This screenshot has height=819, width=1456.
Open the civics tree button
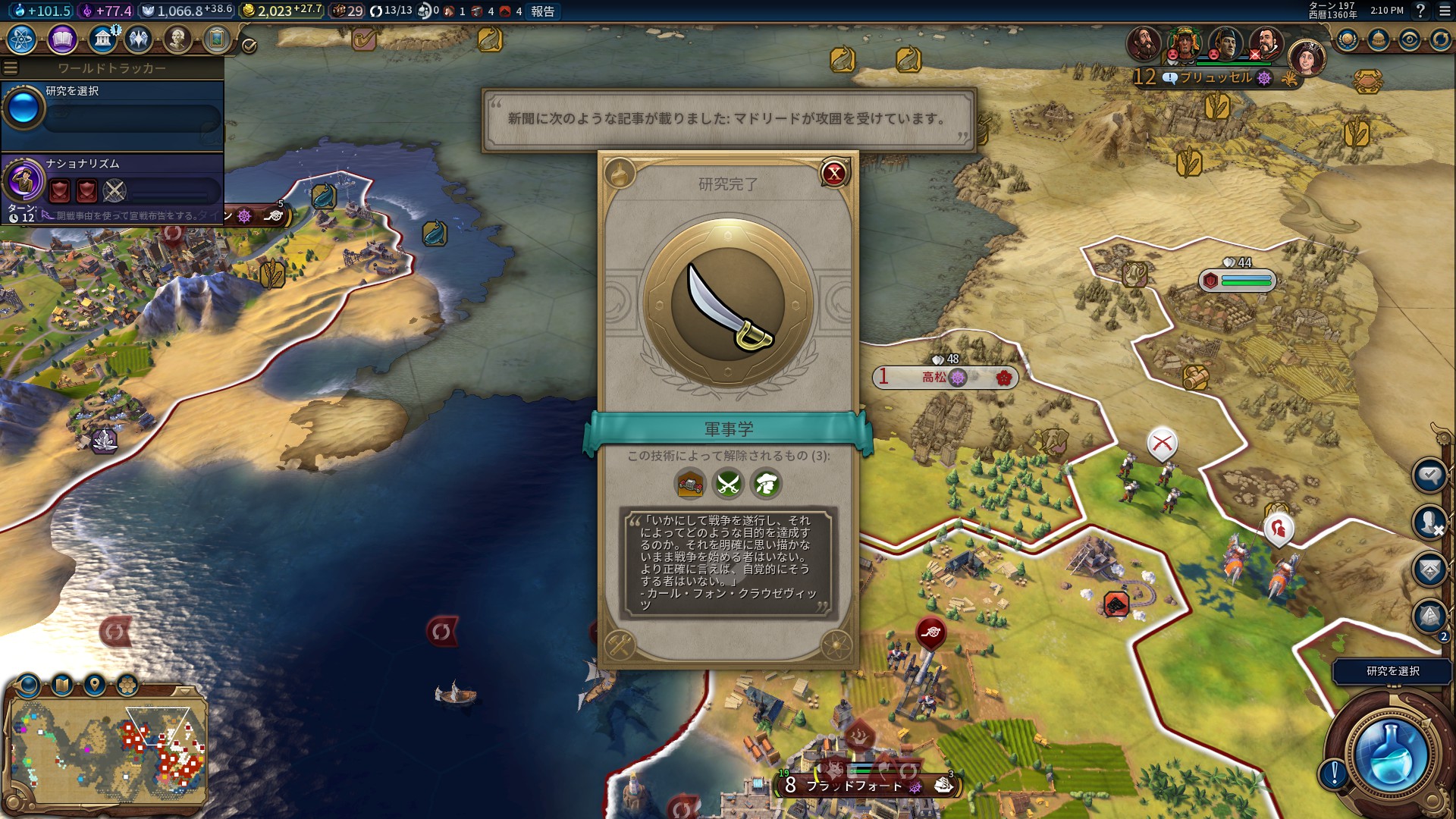click(x=62, y=39)
